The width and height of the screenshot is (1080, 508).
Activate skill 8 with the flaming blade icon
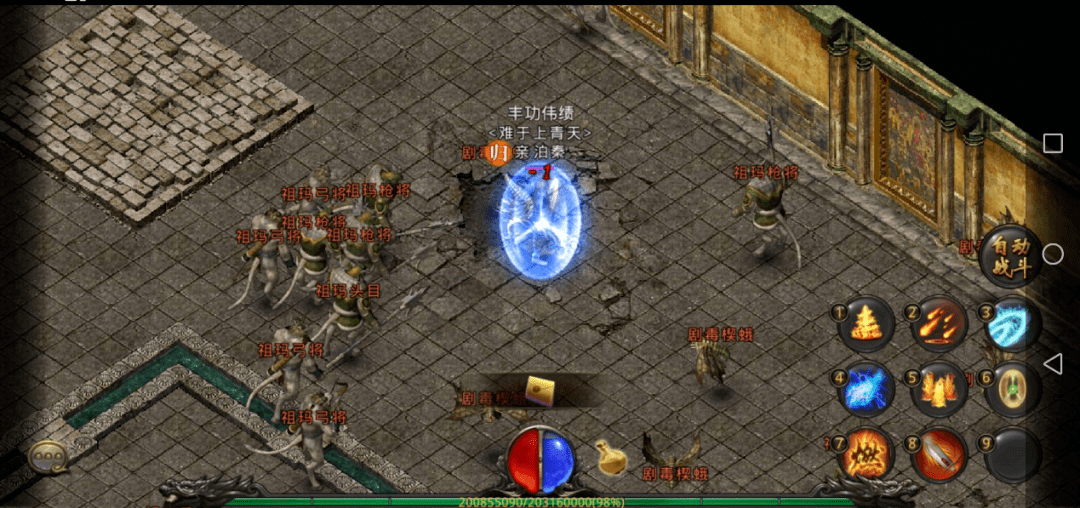(x=938, y=455)
